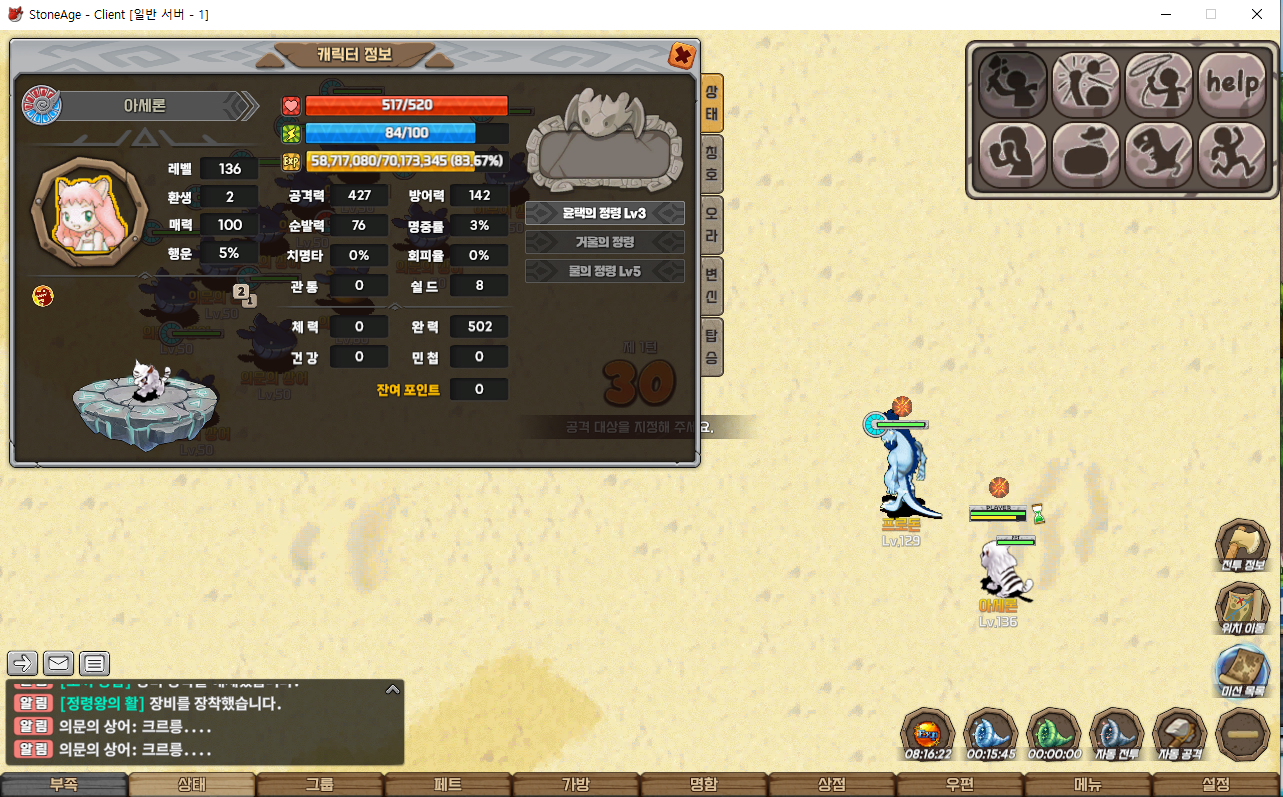This screenshot has width=1283, height=797.
Task: Toggle 자동 전투 (auto battle) icon
Action: 1116,735
